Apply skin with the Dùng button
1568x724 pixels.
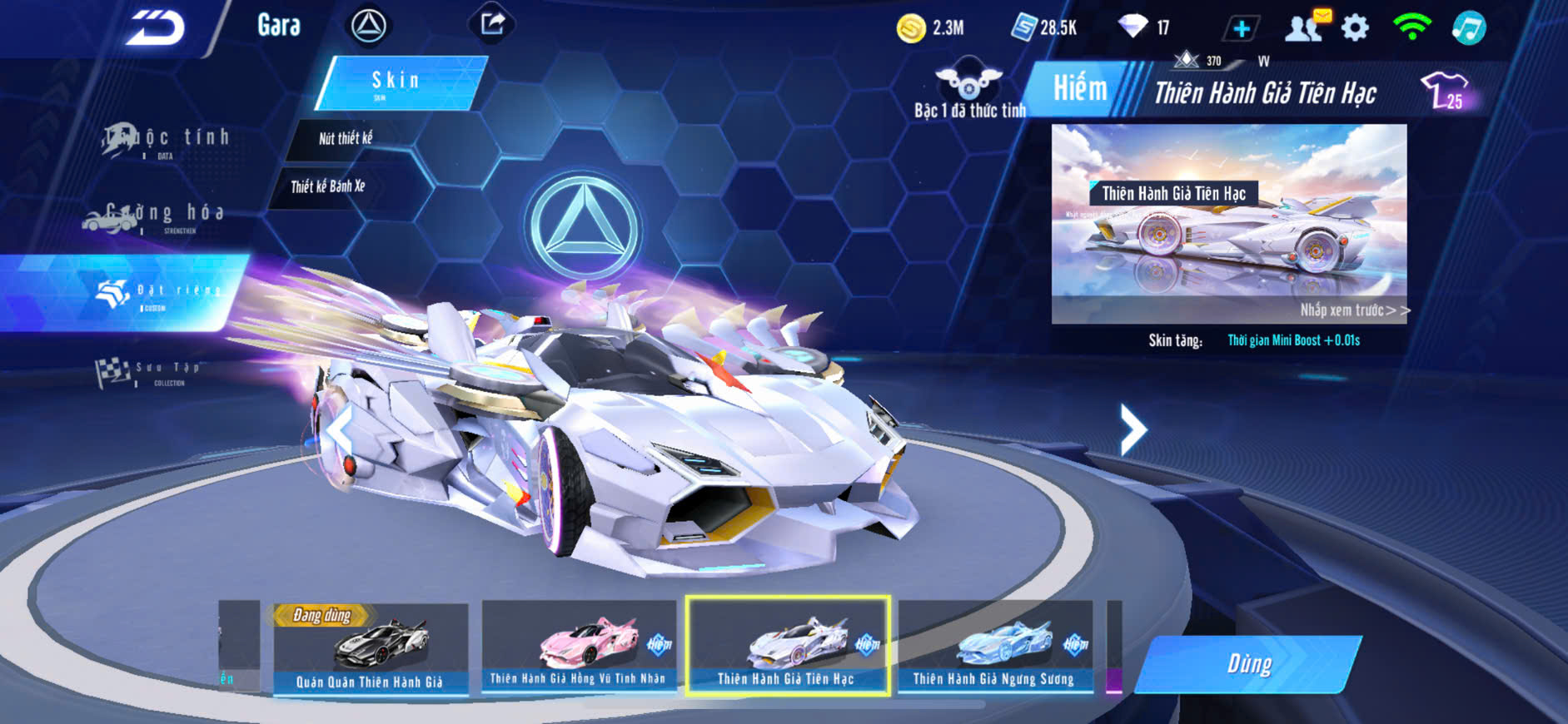pos(1248,663)
